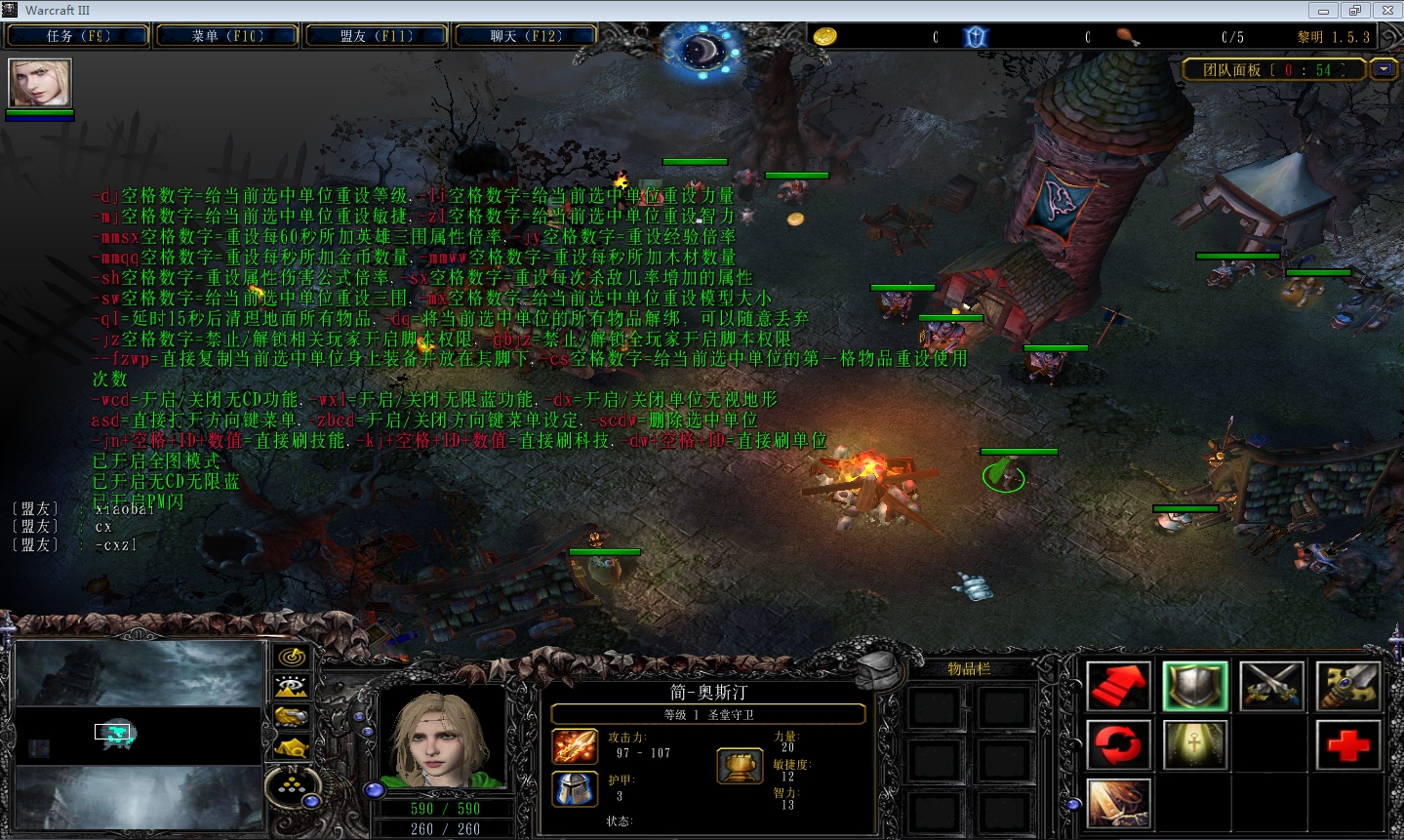Viewport: 1404px width, 840px height.
Task: Activate the red circular arrows ability
Action: point(1119,744)
